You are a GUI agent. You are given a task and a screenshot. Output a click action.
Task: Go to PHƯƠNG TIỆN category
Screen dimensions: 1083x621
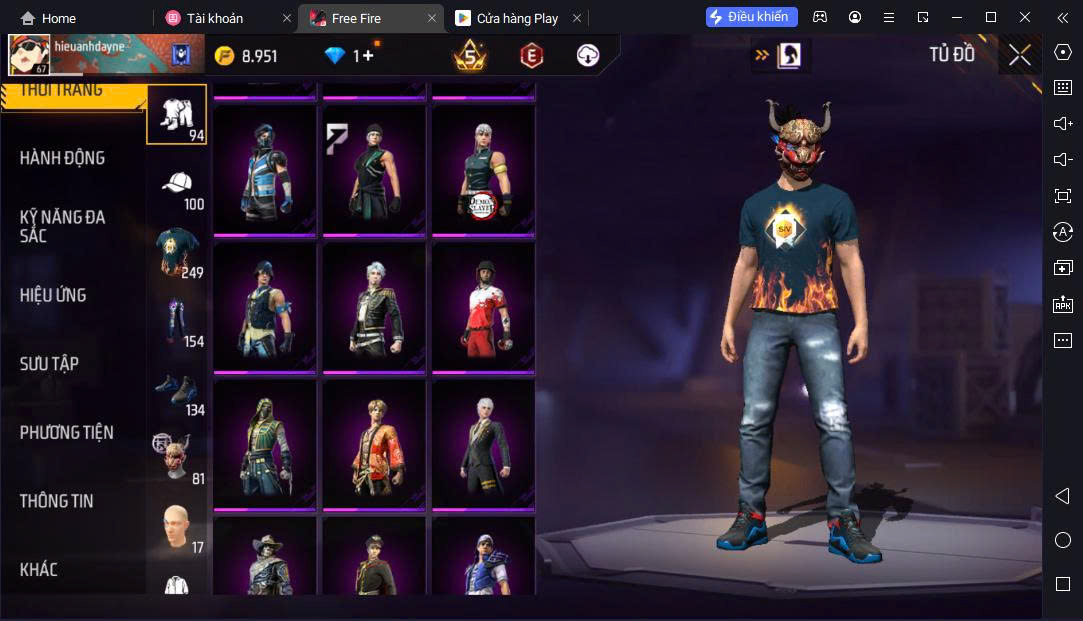(x=66, y=432)
